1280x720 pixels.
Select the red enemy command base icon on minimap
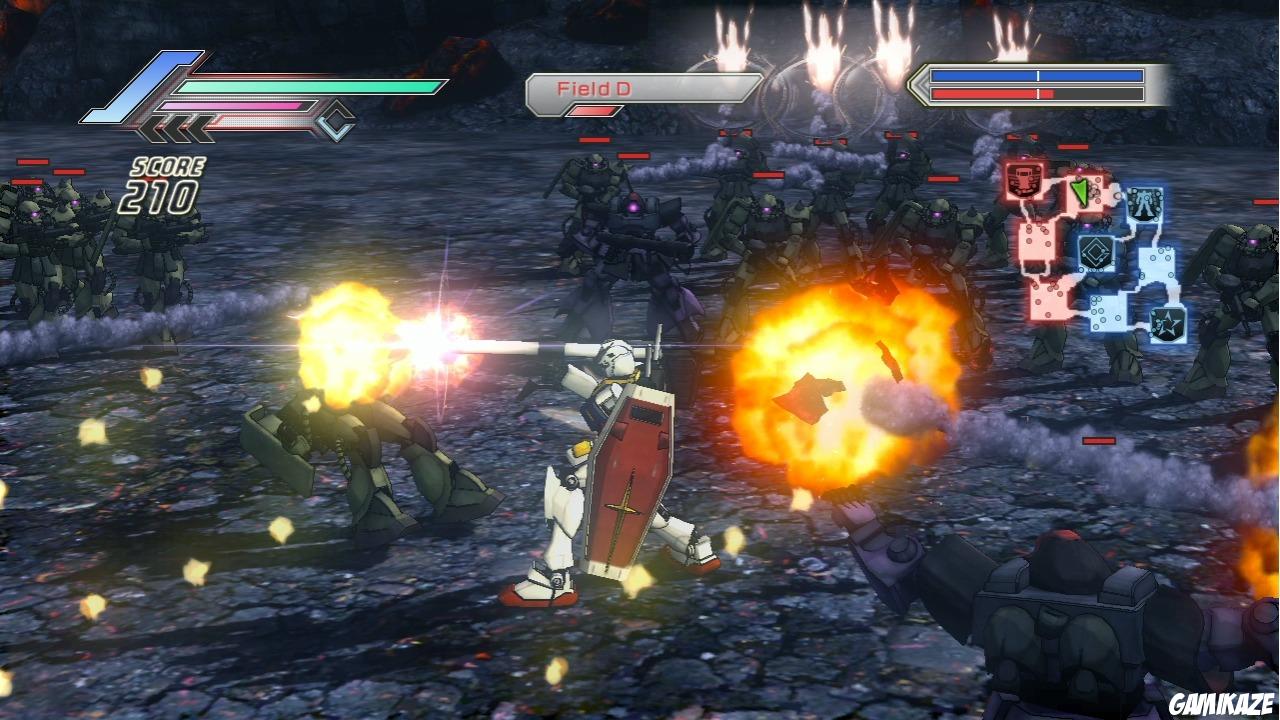[x=1022, y=180]
